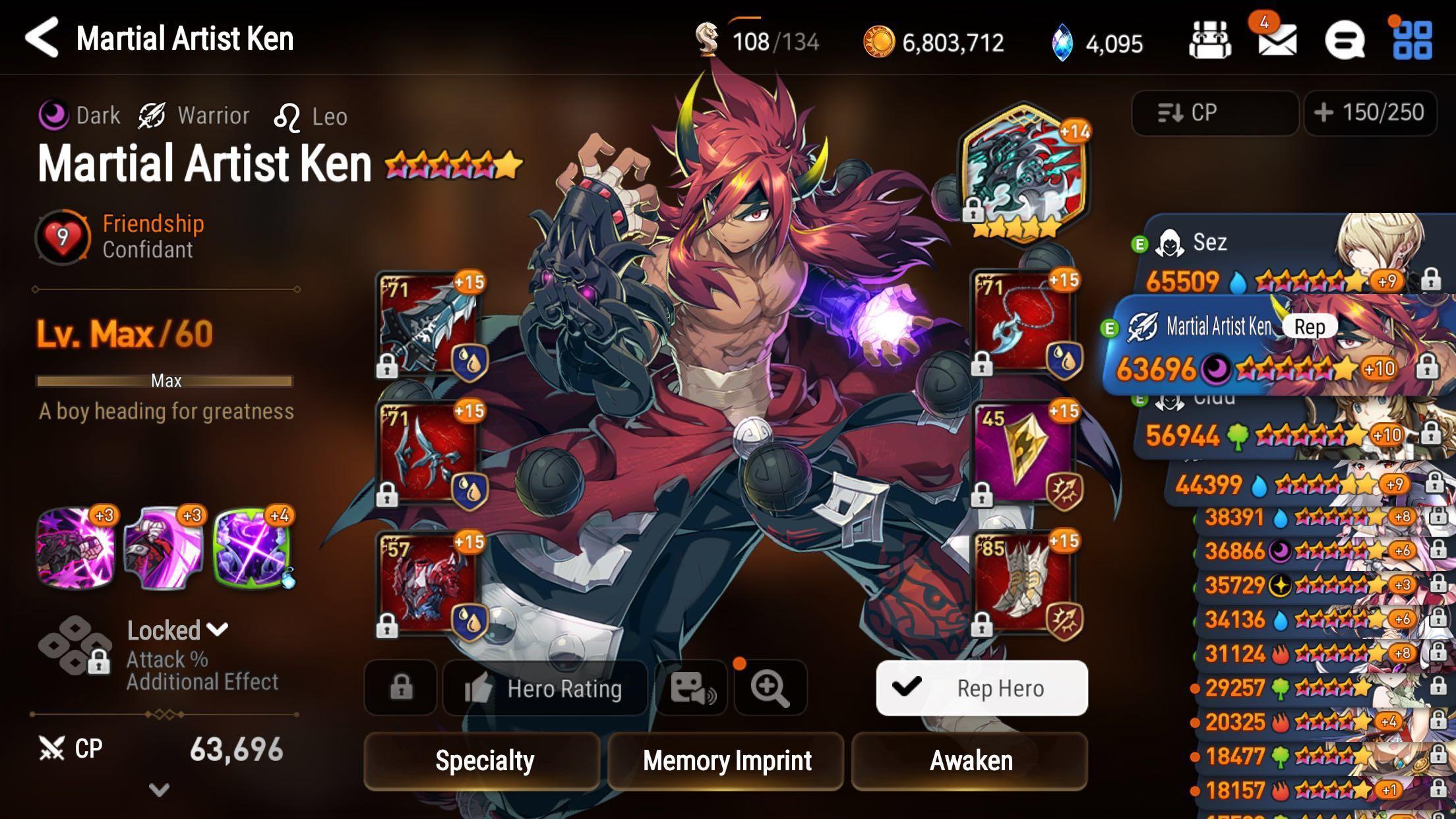Toggle the voice playback icon

coord(691,688)
